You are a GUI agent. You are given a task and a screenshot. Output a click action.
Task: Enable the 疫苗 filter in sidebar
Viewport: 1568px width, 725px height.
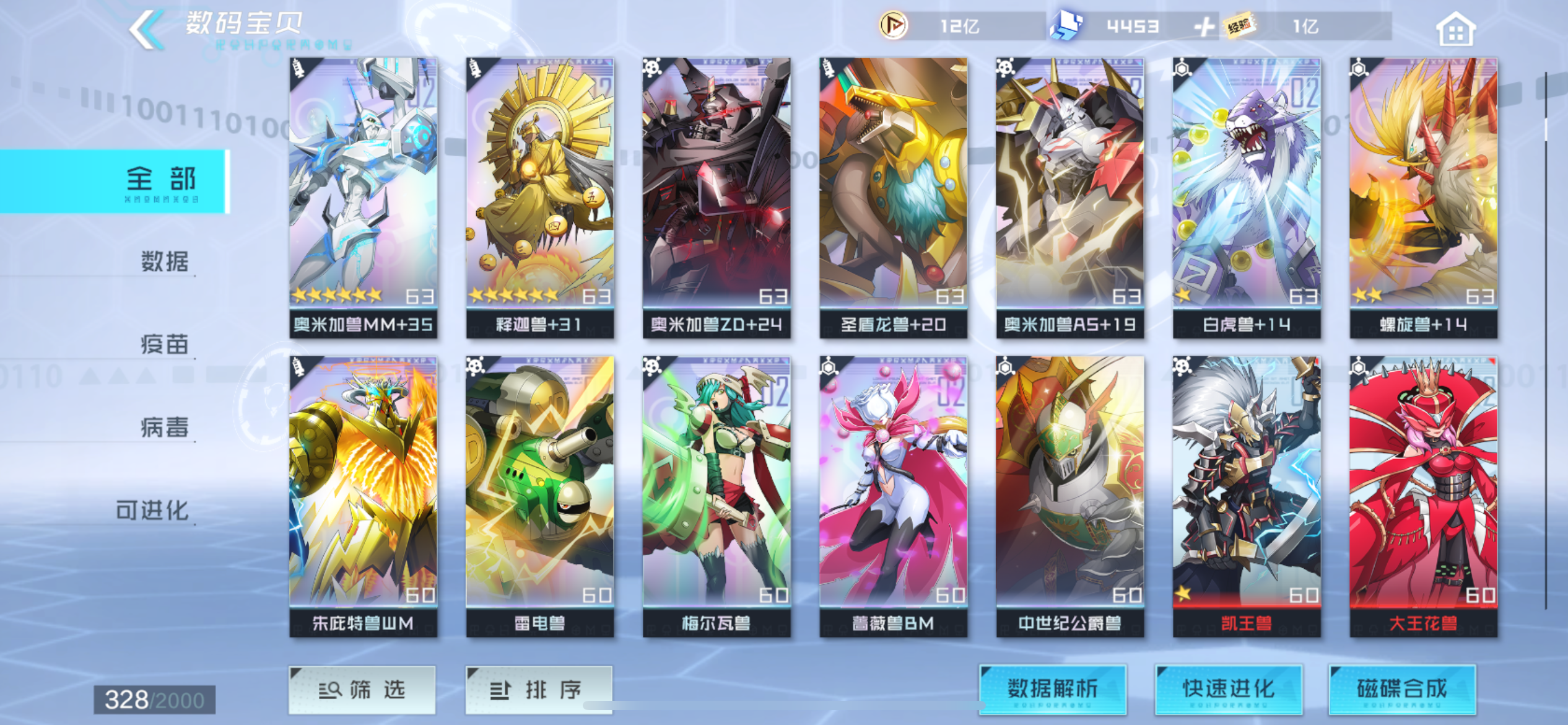pyautogui.click(x=164, y=345)
